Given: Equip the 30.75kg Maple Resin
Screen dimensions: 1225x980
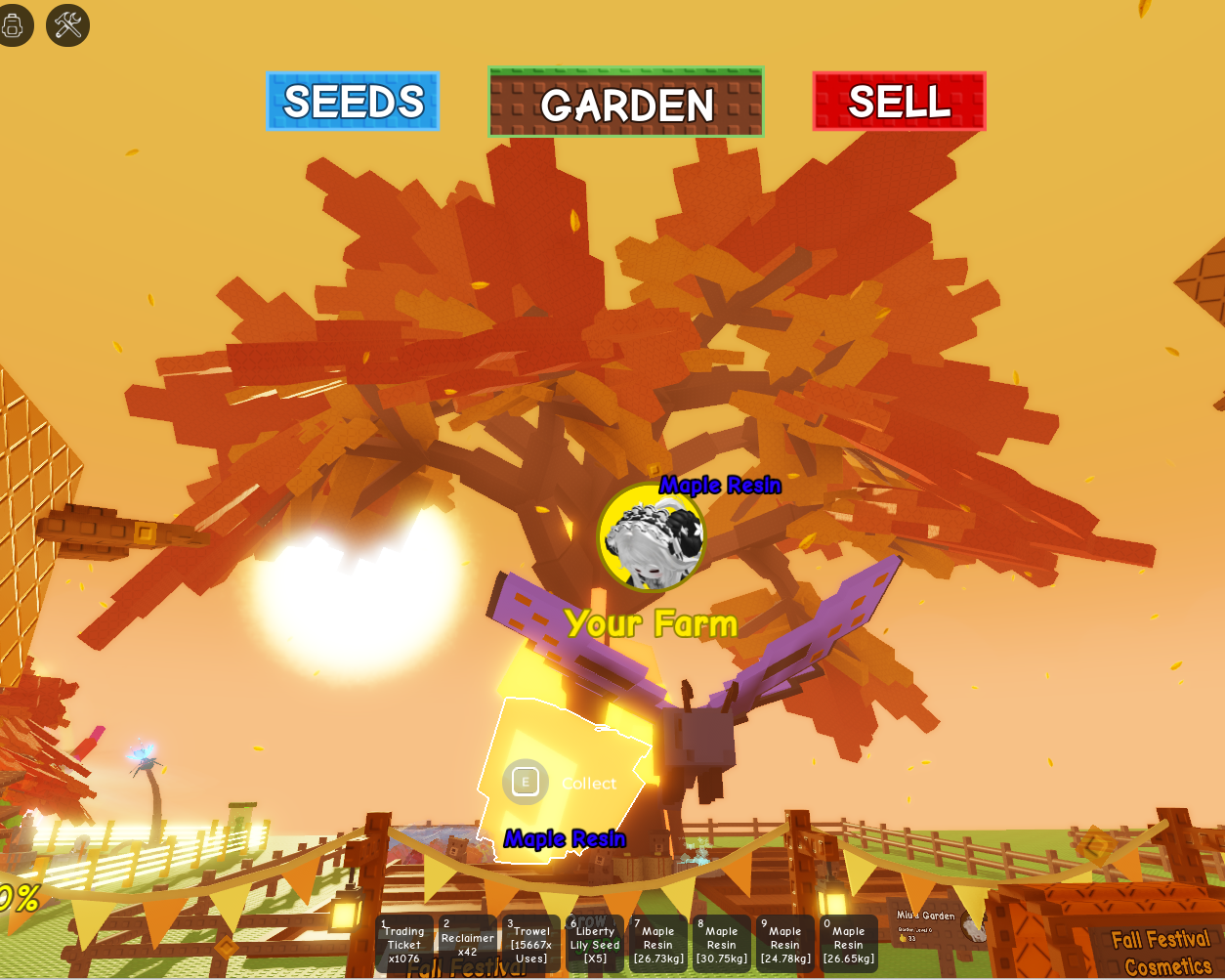Looking at the screenshot, I should 721,944.
